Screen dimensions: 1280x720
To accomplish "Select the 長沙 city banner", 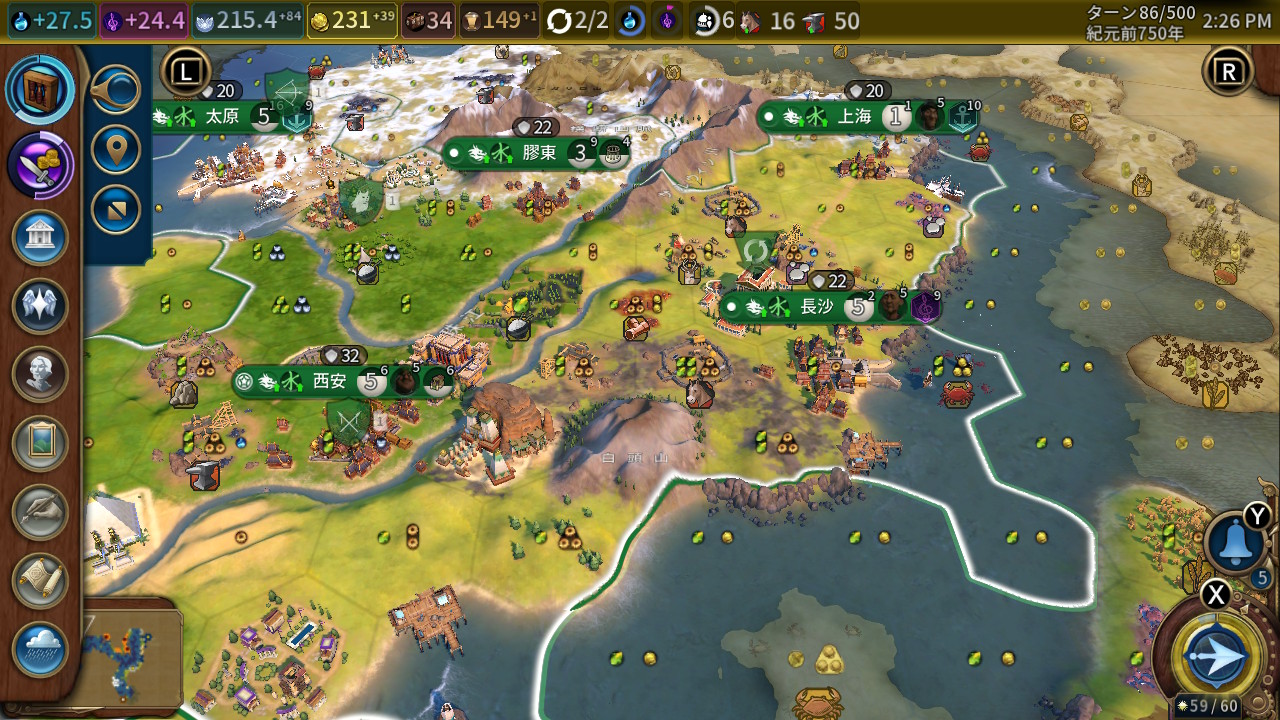I will coord(816,307).
